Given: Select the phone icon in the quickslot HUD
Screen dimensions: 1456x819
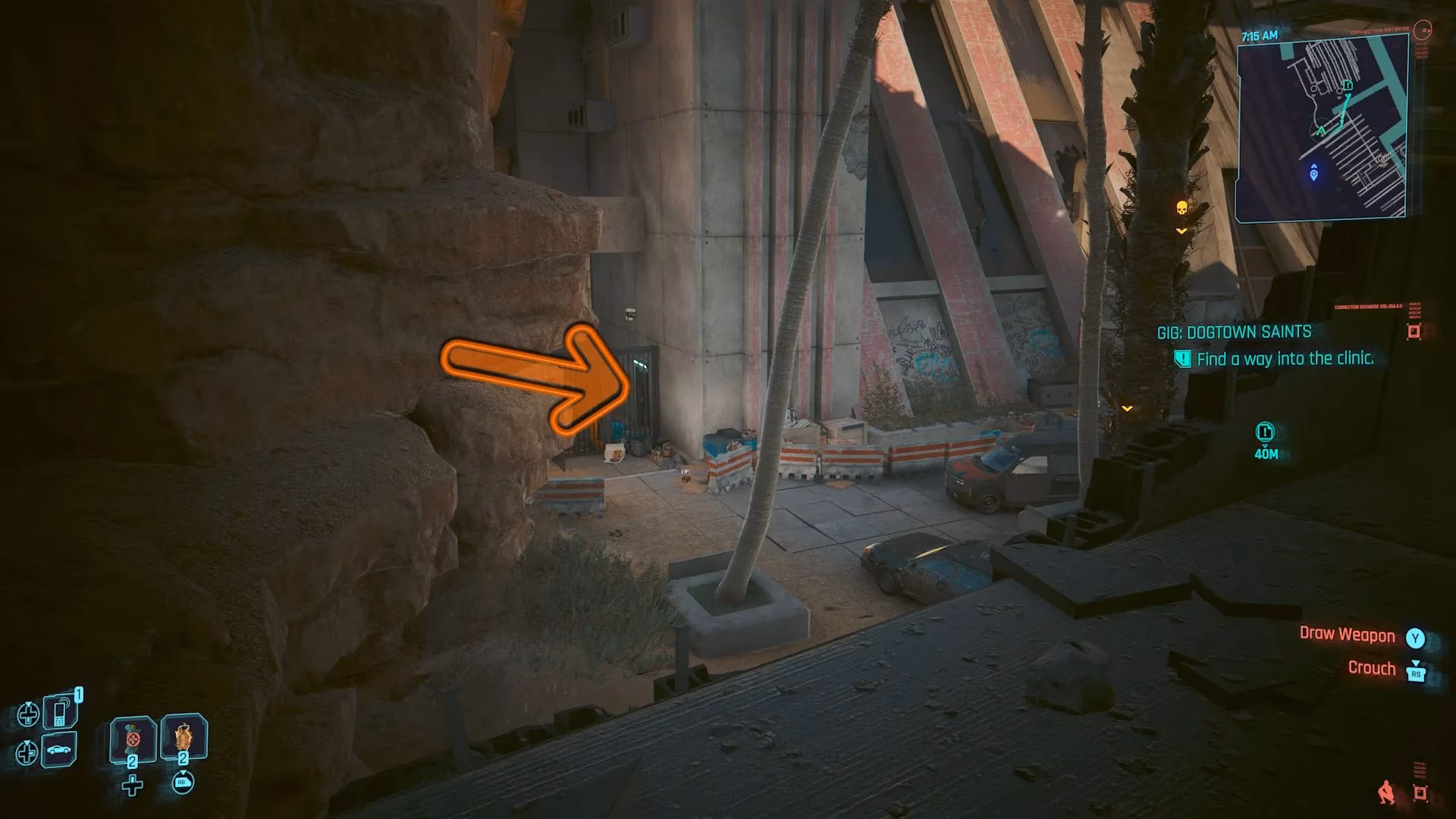Looking at the screenshot, I should (x=58, y=713).
